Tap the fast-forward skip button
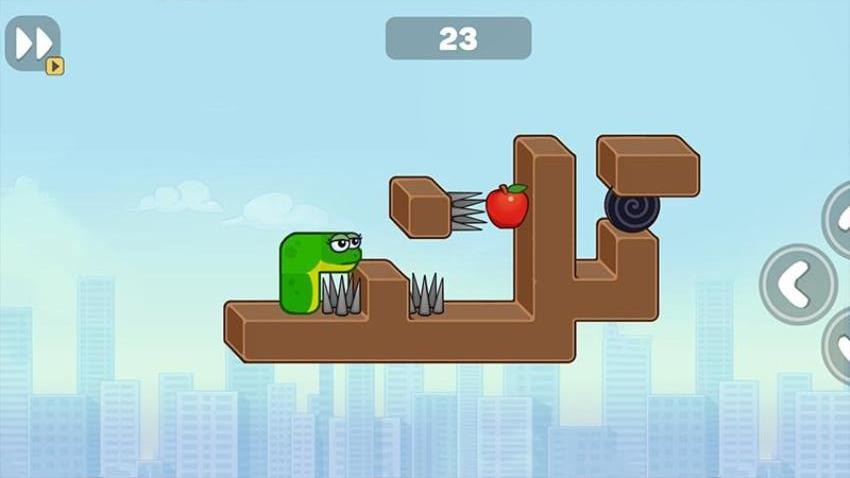Viewport: 850px width, 478px height. [33, 43]
